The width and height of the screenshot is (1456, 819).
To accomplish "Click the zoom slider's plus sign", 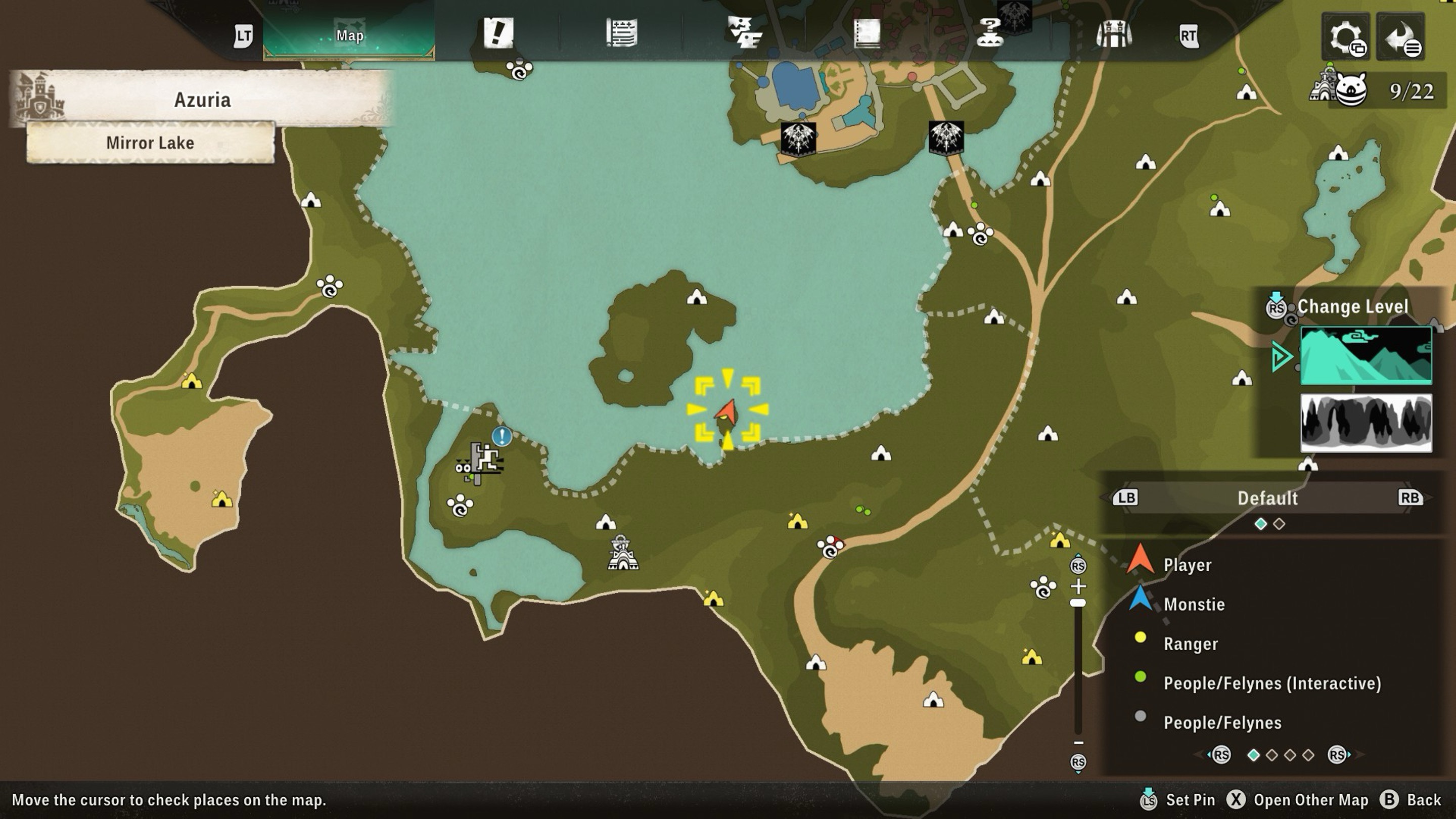I will [x=1078, y=585].
